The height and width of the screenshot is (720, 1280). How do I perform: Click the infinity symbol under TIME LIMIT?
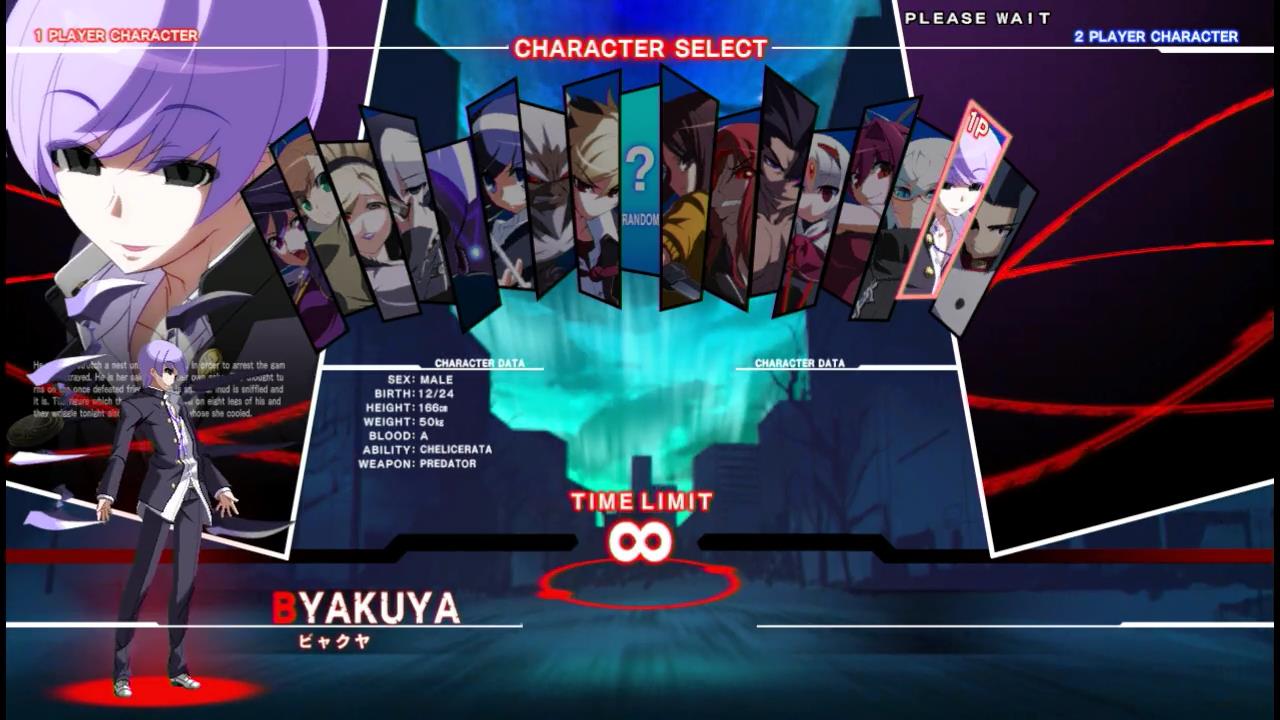click(640, 539)
